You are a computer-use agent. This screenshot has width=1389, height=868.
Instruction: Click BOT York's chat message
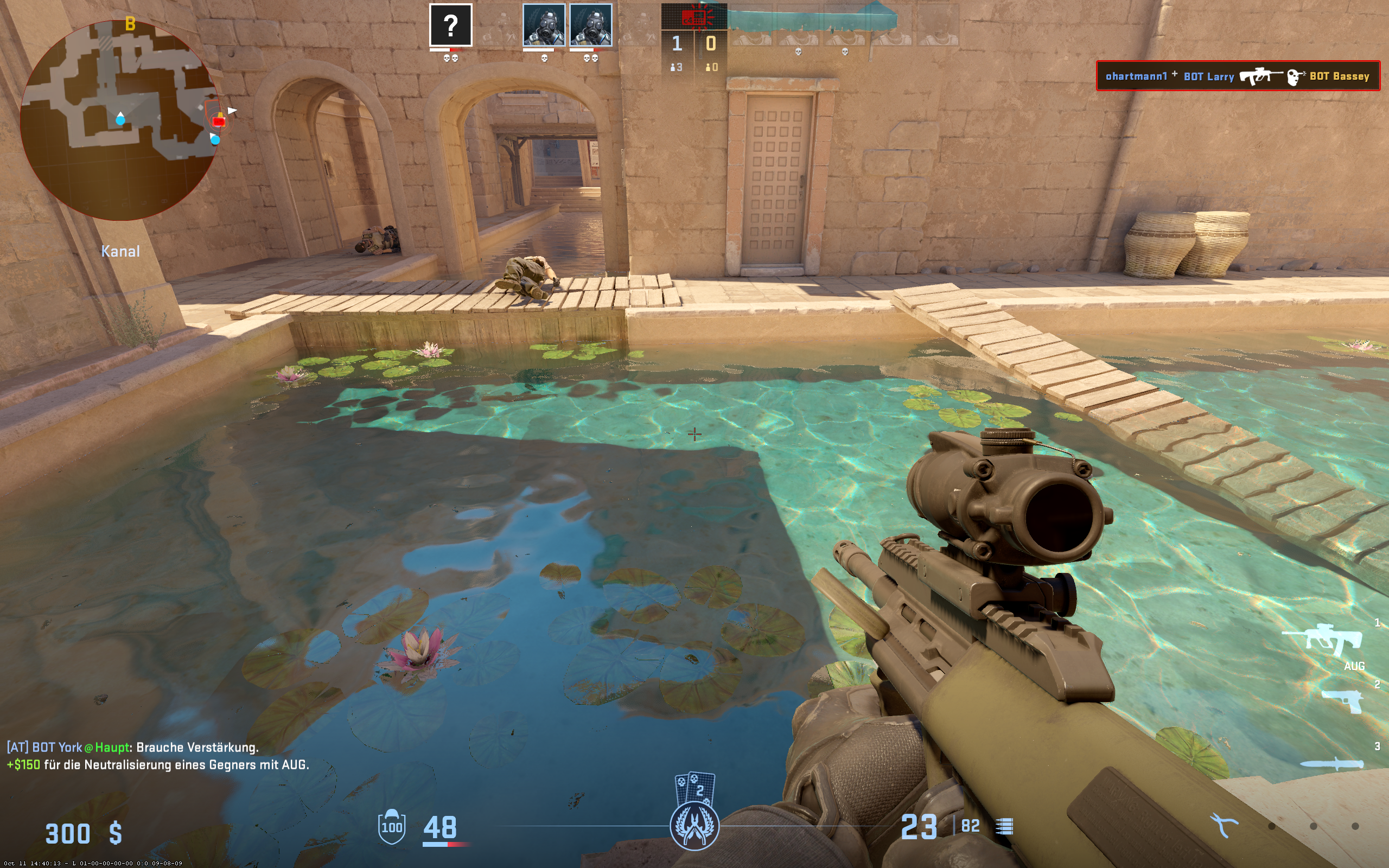[132, 747]
